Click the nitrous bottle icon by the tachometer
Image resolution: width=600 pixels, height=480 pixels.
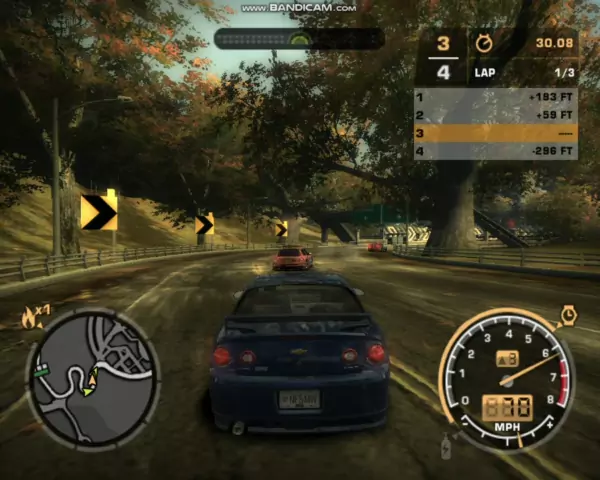445,446
